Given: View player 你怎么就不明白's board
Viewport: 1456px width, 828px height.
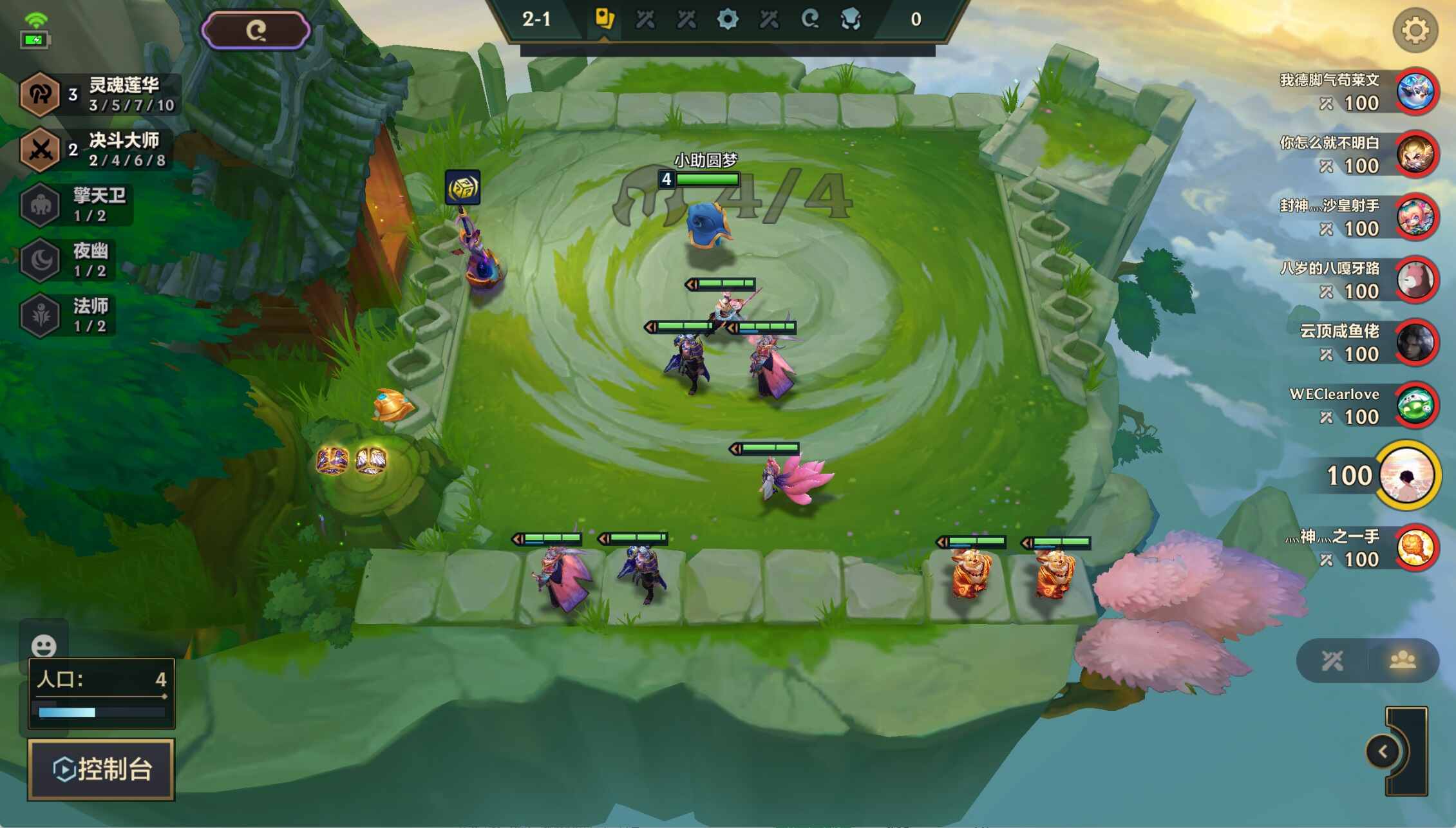Looking at the screenshot, I should tap(1415, 155).
